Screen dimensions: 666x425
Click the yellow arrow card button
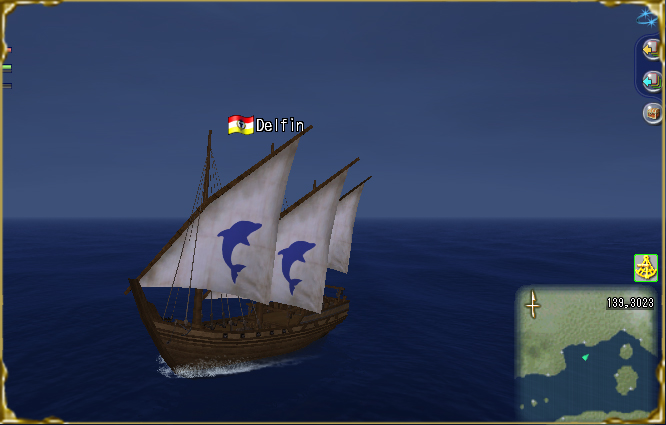[x=651, y=48]
